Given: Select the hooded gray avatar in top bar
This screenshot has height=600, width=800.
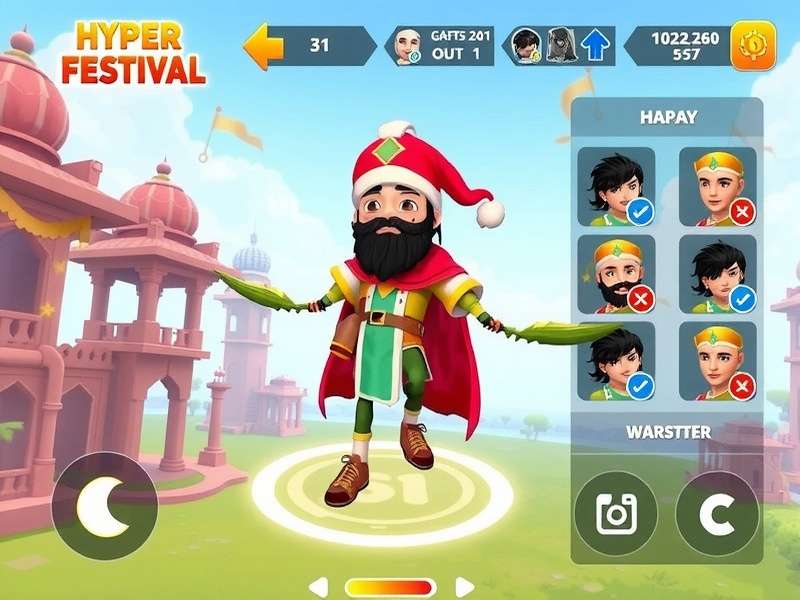Looking at the screenshot, I should click(x=562, y=46).
